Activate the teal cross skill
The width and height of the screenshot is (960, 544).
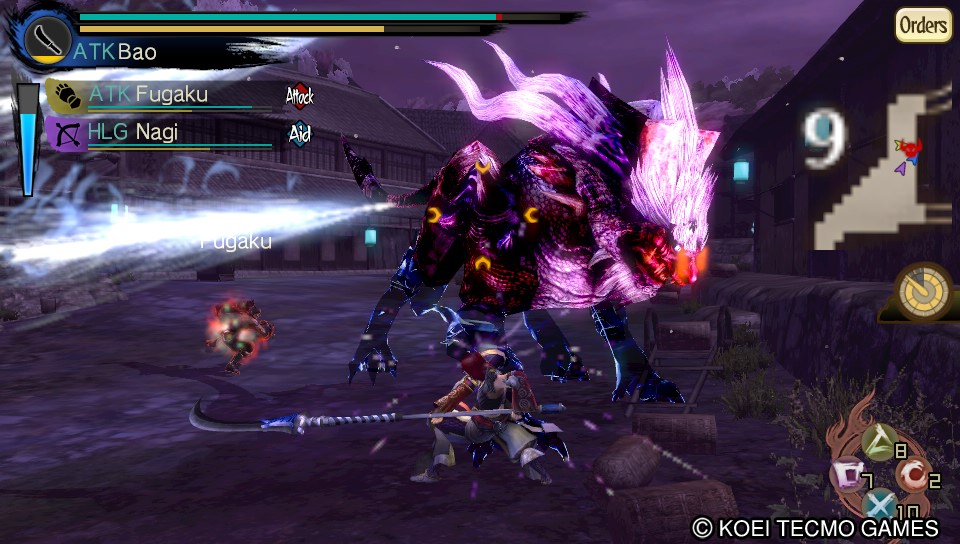pos(879,505)
